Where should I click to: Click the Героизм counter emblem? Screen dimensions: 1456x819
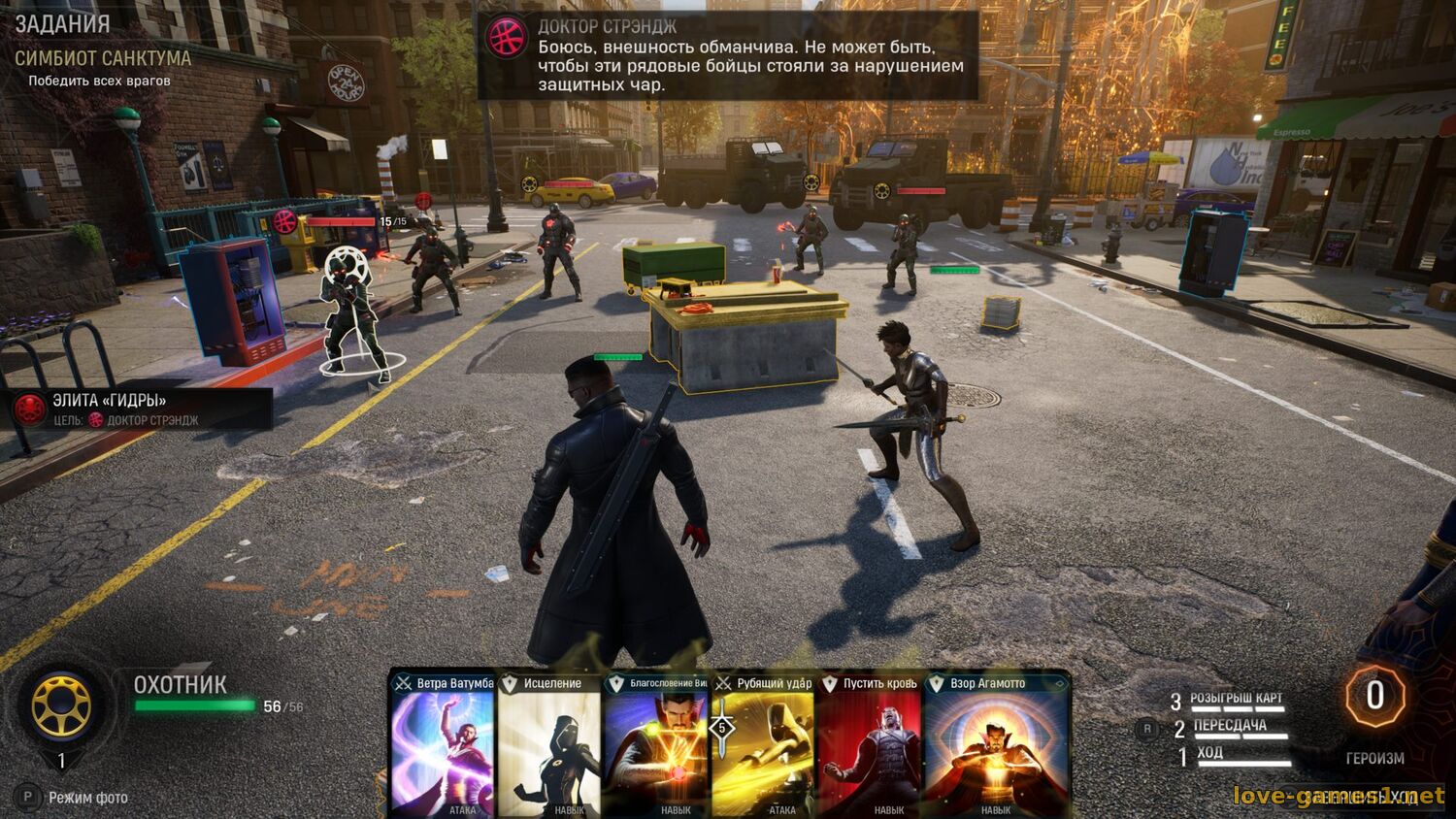1374,697
